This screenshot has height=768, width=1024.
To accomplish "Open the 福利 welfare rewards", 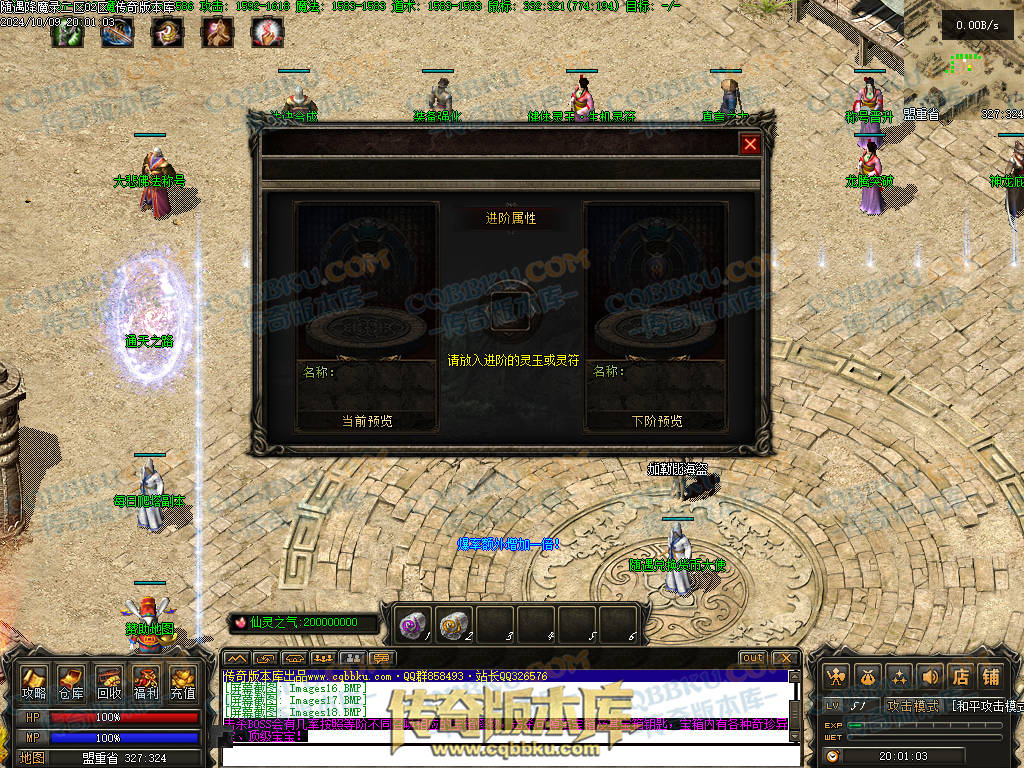I will click(x=146, y=681).
